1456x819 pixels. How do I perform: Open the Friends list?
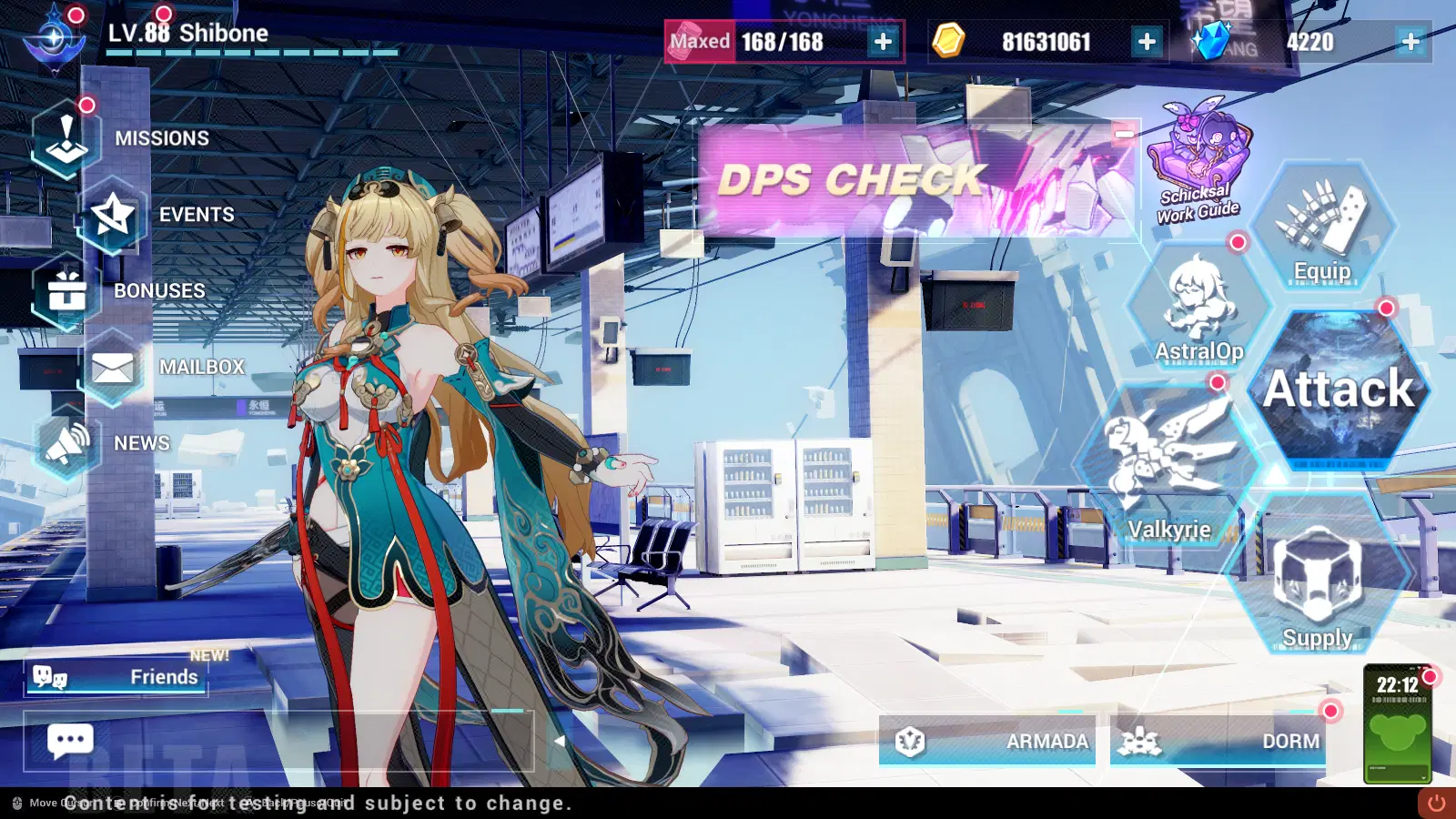point(116,677)
